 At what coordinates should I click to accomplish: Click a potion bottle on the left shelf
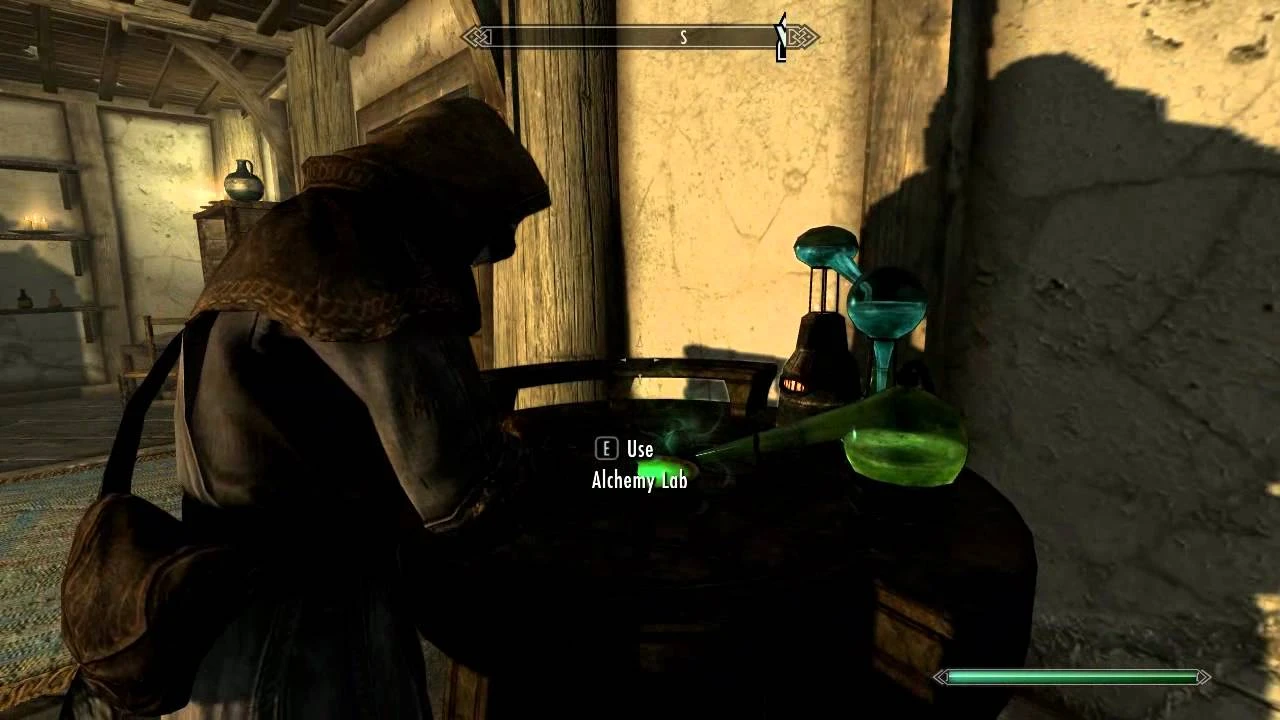click(25, 300)
